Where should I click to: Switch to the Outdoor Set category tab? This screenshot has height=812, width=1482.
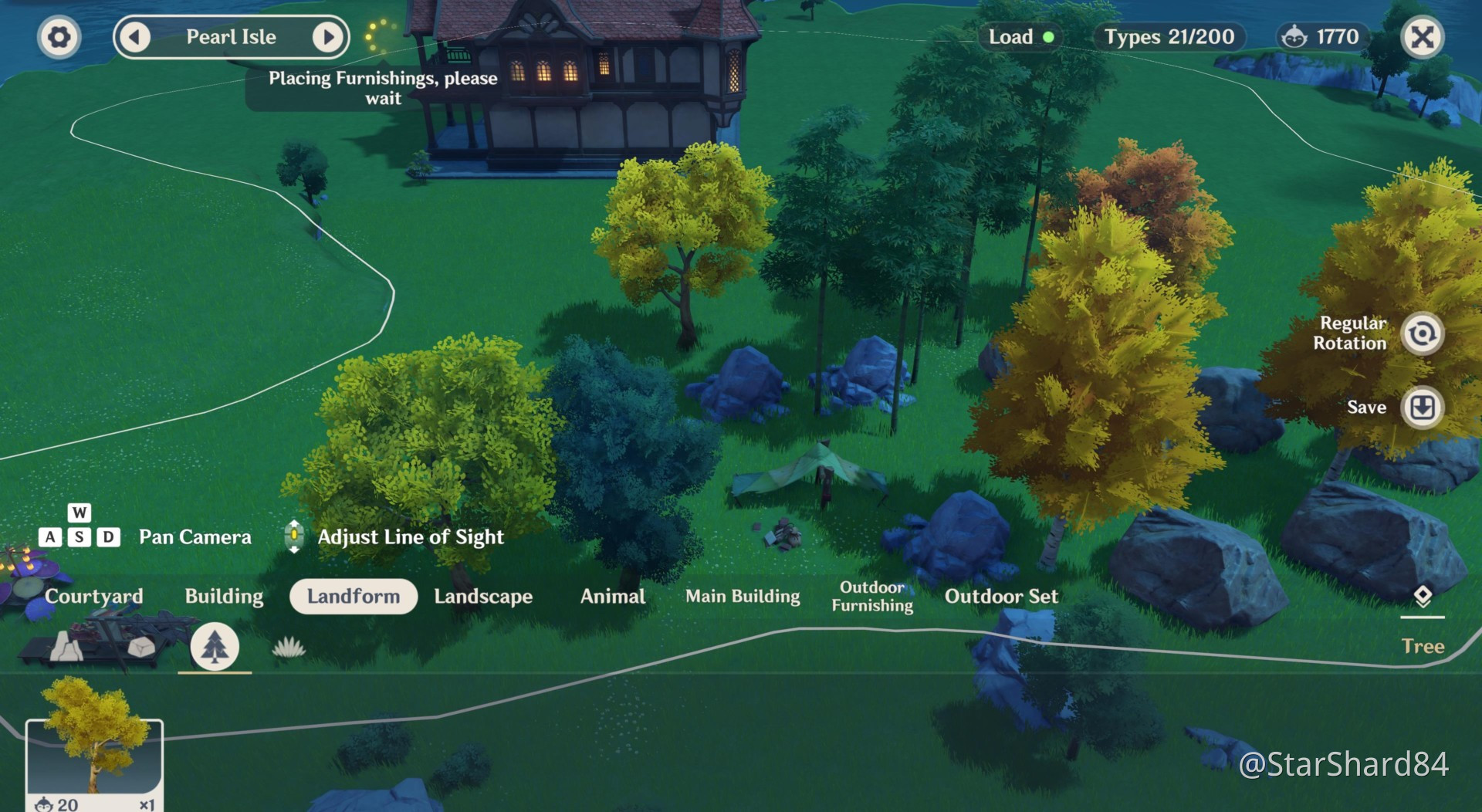(1001, 597)
